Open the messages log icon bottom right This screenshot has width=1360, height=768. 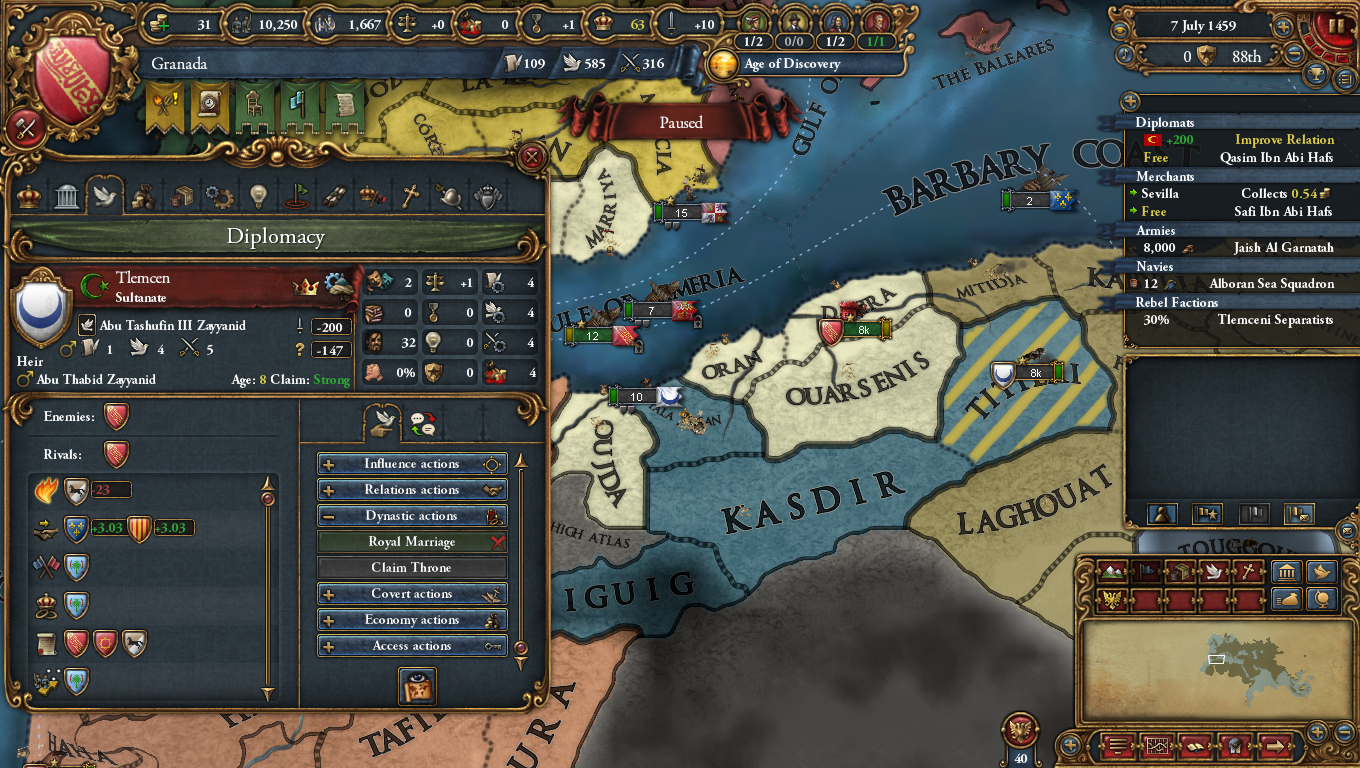[x=1117, y=746]
